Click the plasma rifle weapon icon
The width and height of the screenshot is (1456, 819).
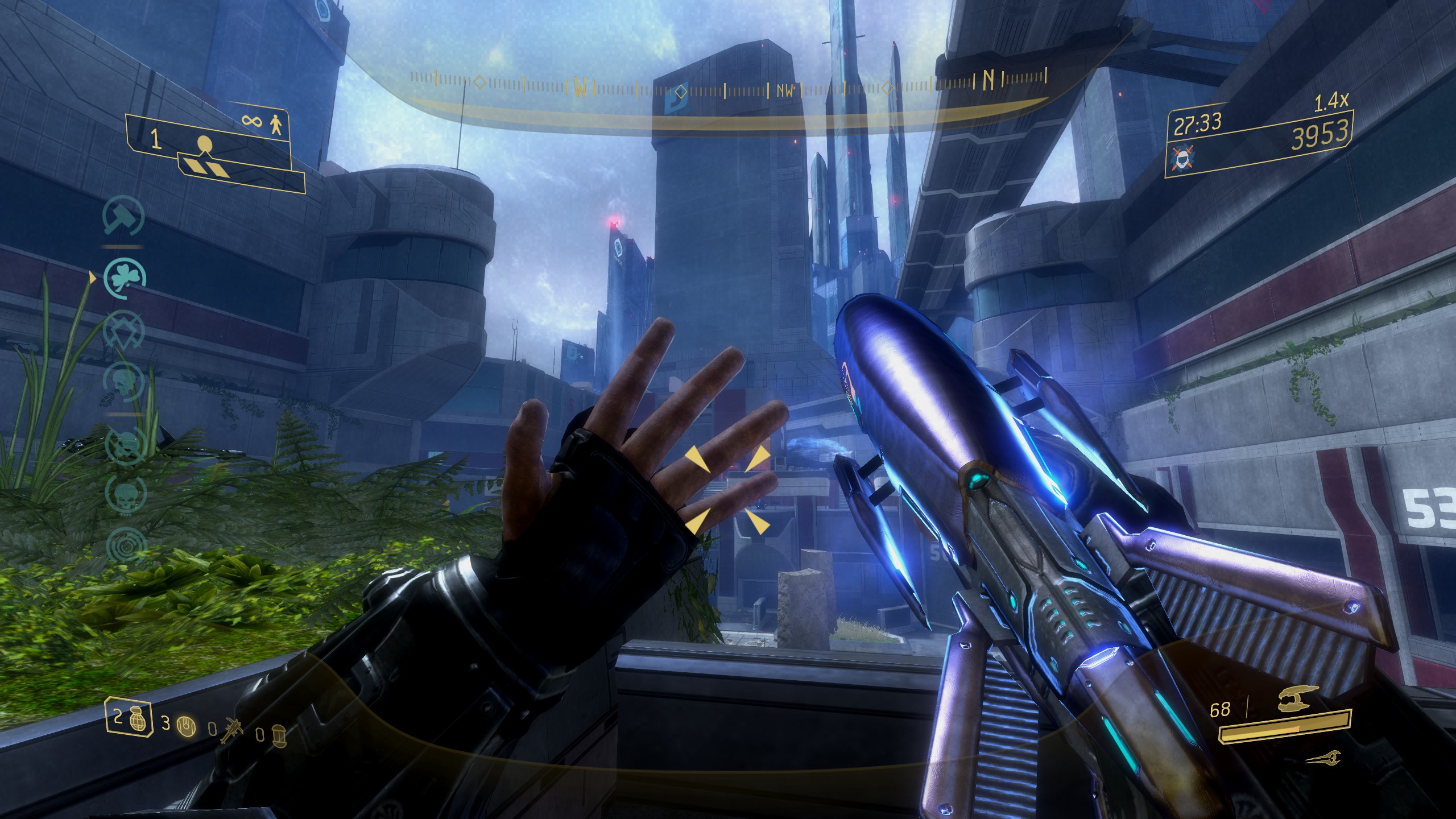tap(1293, 704)
